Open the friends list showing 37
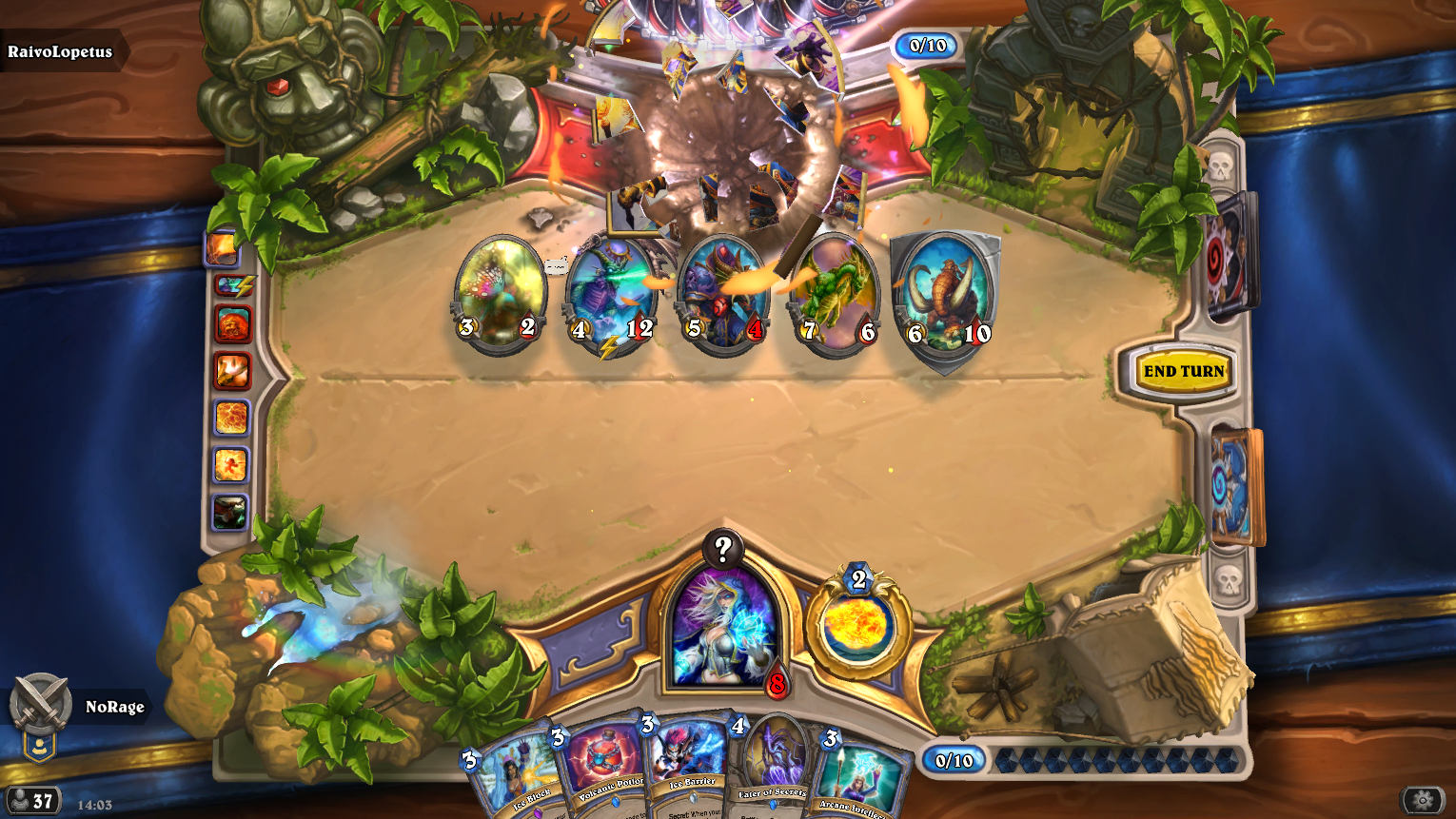Screen dimensions: 1456x819 32,801
